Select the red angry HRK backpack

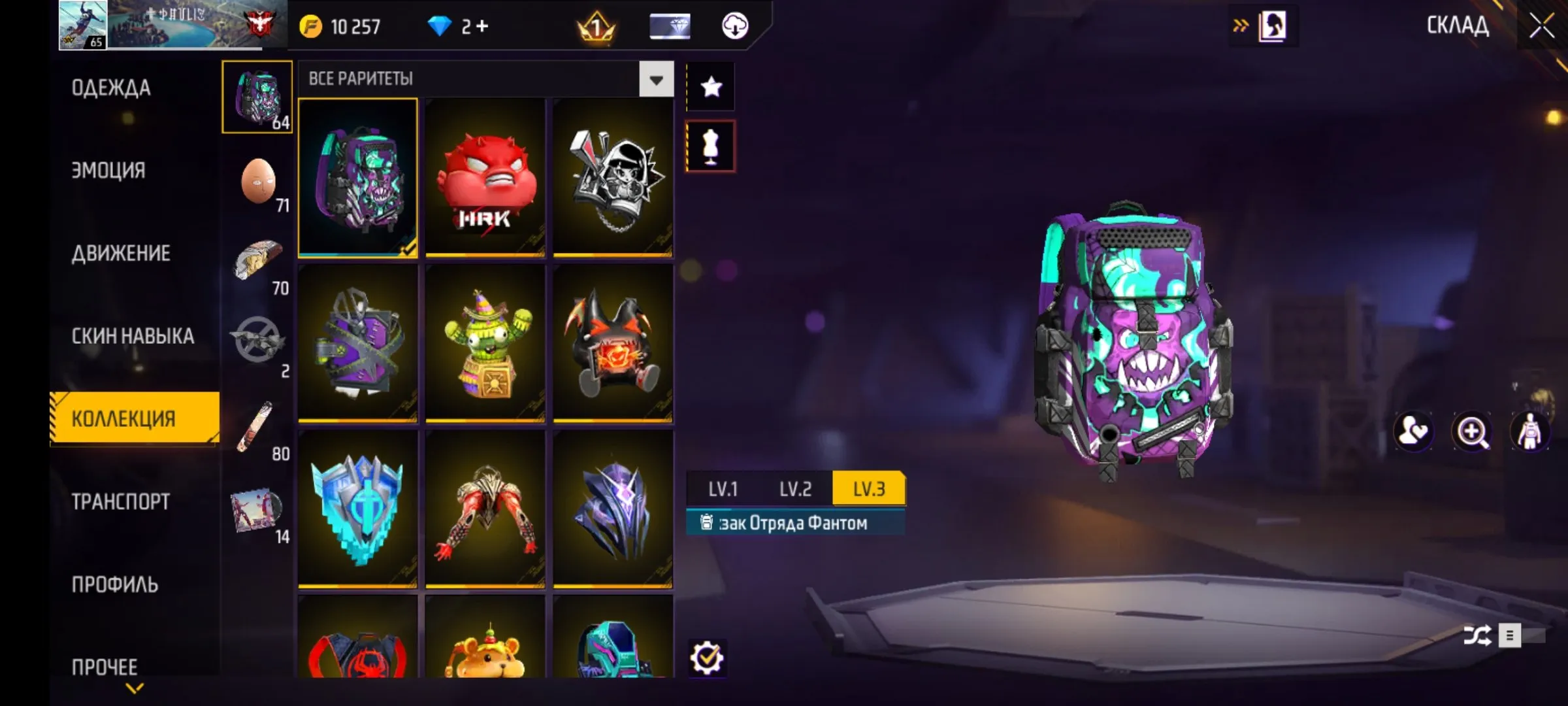click(485, 178)
